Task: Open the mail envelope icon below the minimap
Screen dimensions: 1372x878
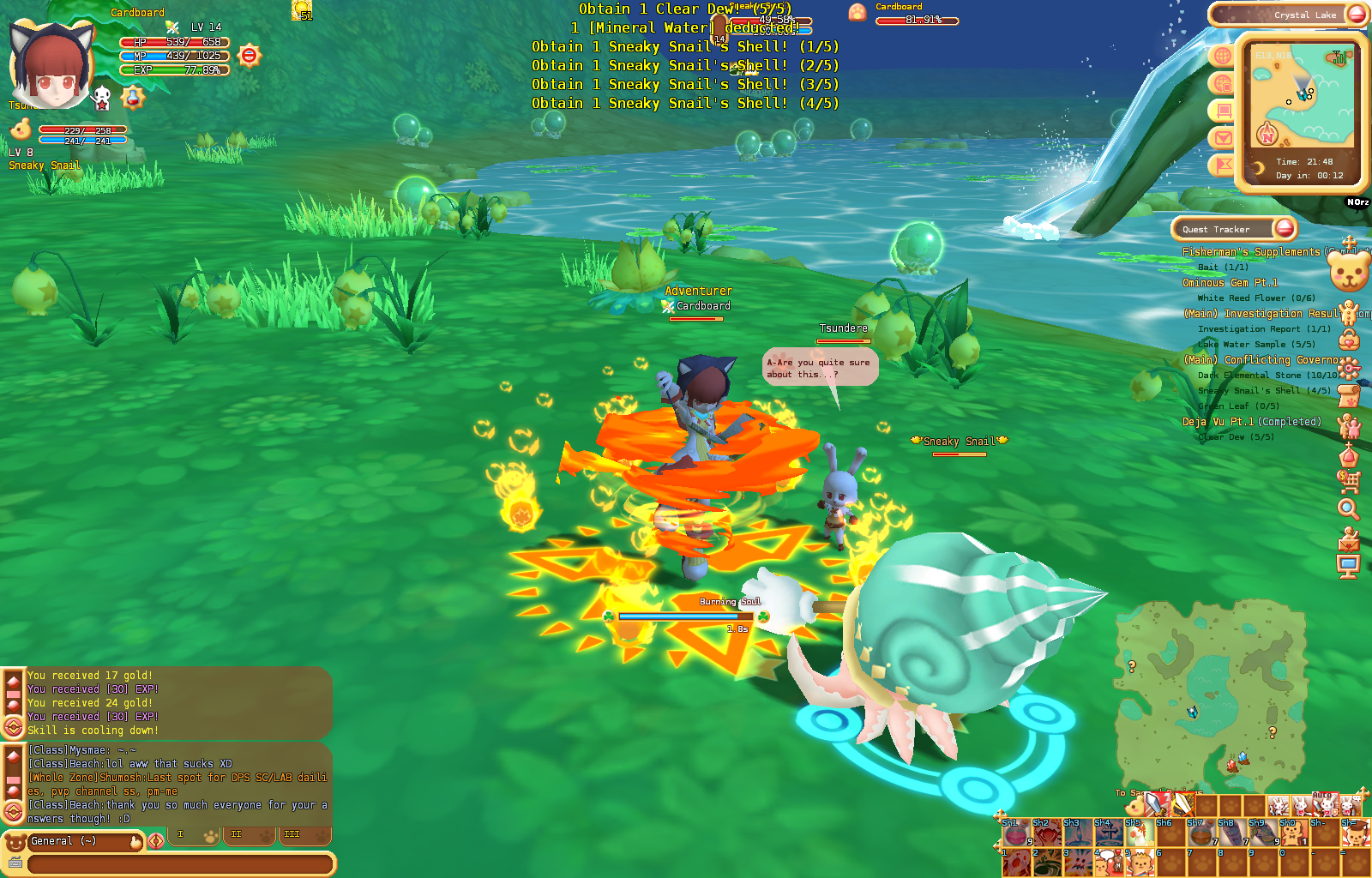Action: 1222,136
